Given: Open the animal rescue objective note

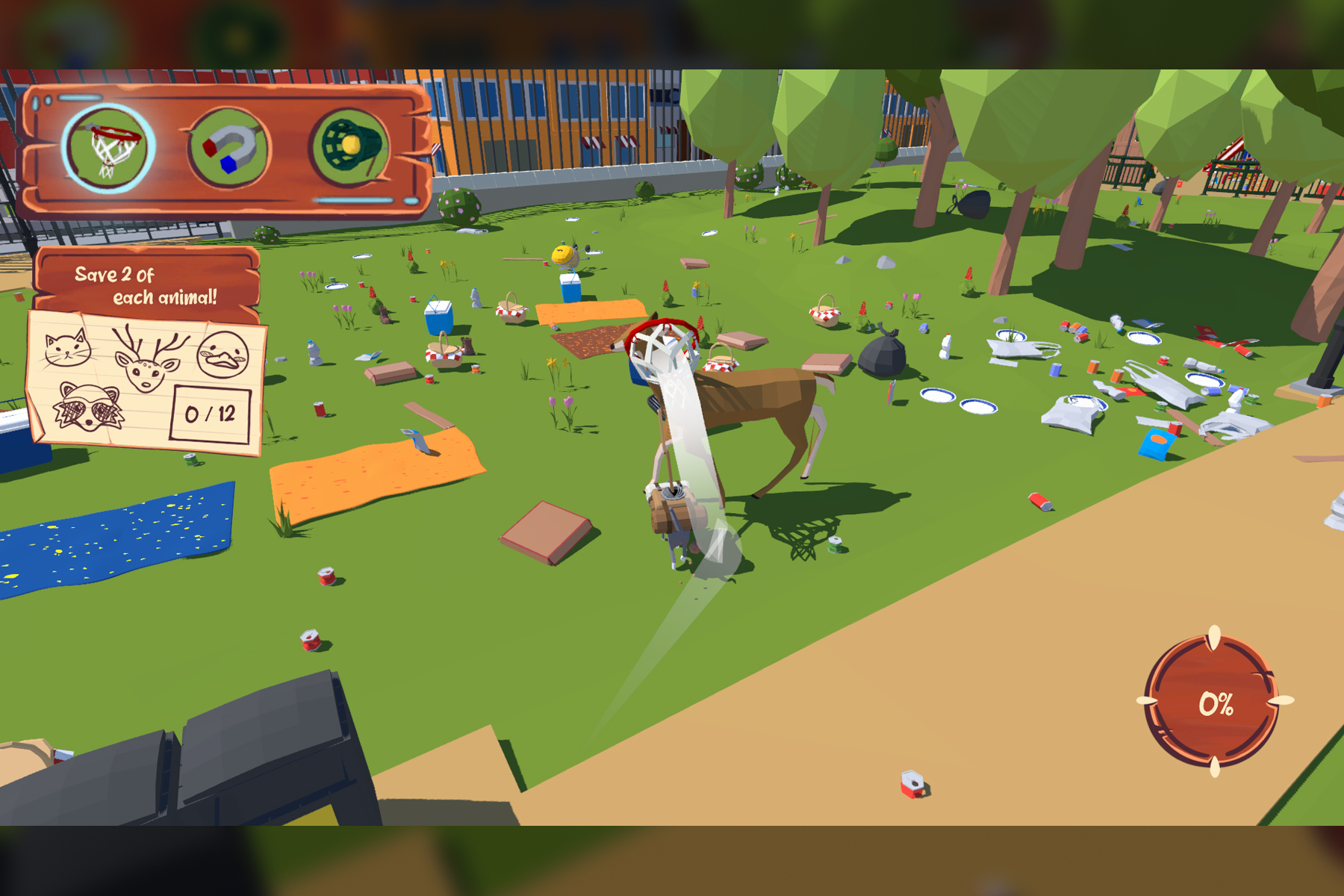Looking at the screenshot, I should (x=146, y=381).
